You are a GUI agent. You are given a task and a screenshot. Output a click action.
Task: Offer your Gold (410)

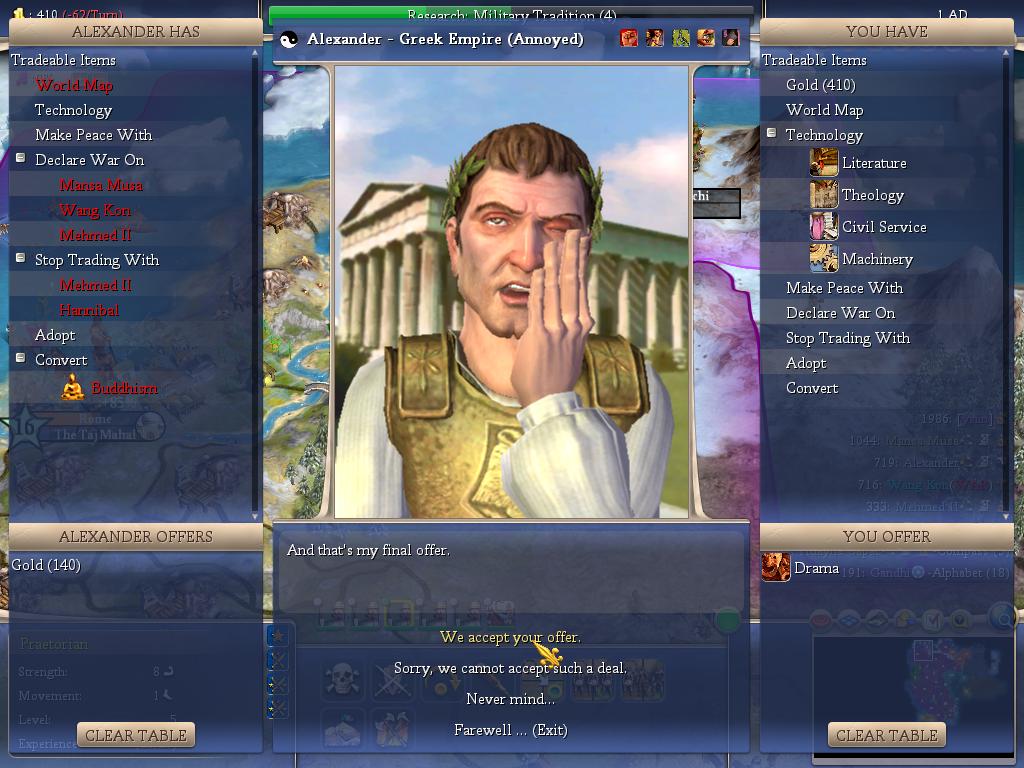(x=820, y=85)
